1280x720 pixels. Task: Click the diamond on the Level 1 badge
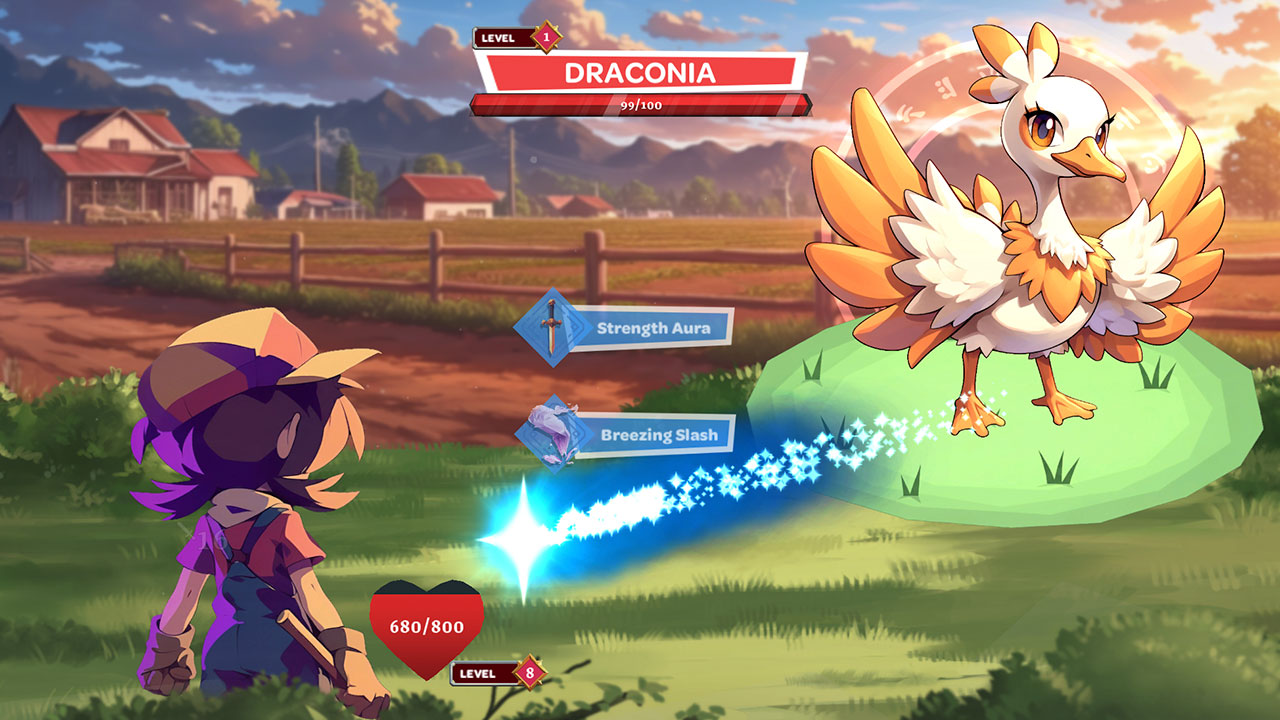pos(546,37)
